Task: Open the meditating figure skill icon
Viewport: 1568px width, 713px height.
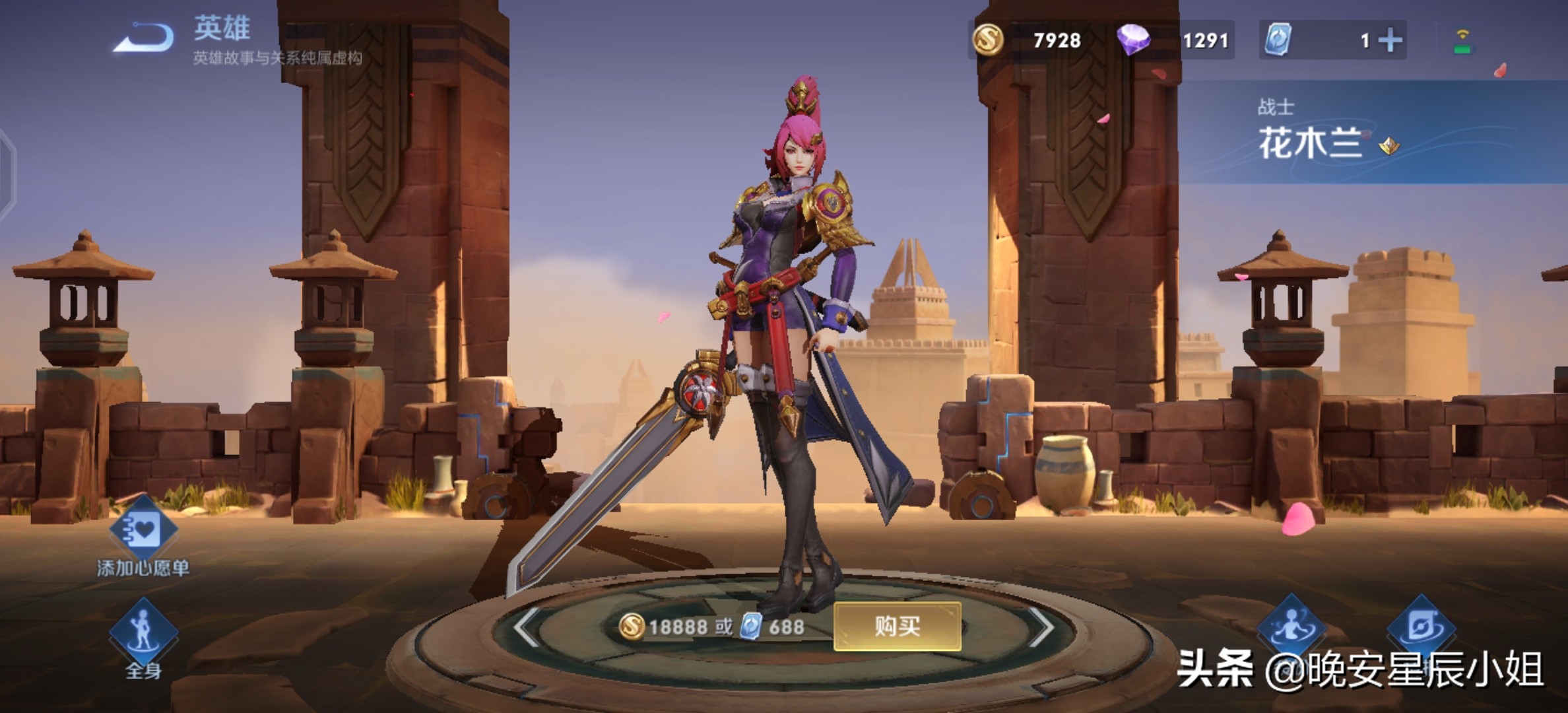Action: click(1291, 627)
